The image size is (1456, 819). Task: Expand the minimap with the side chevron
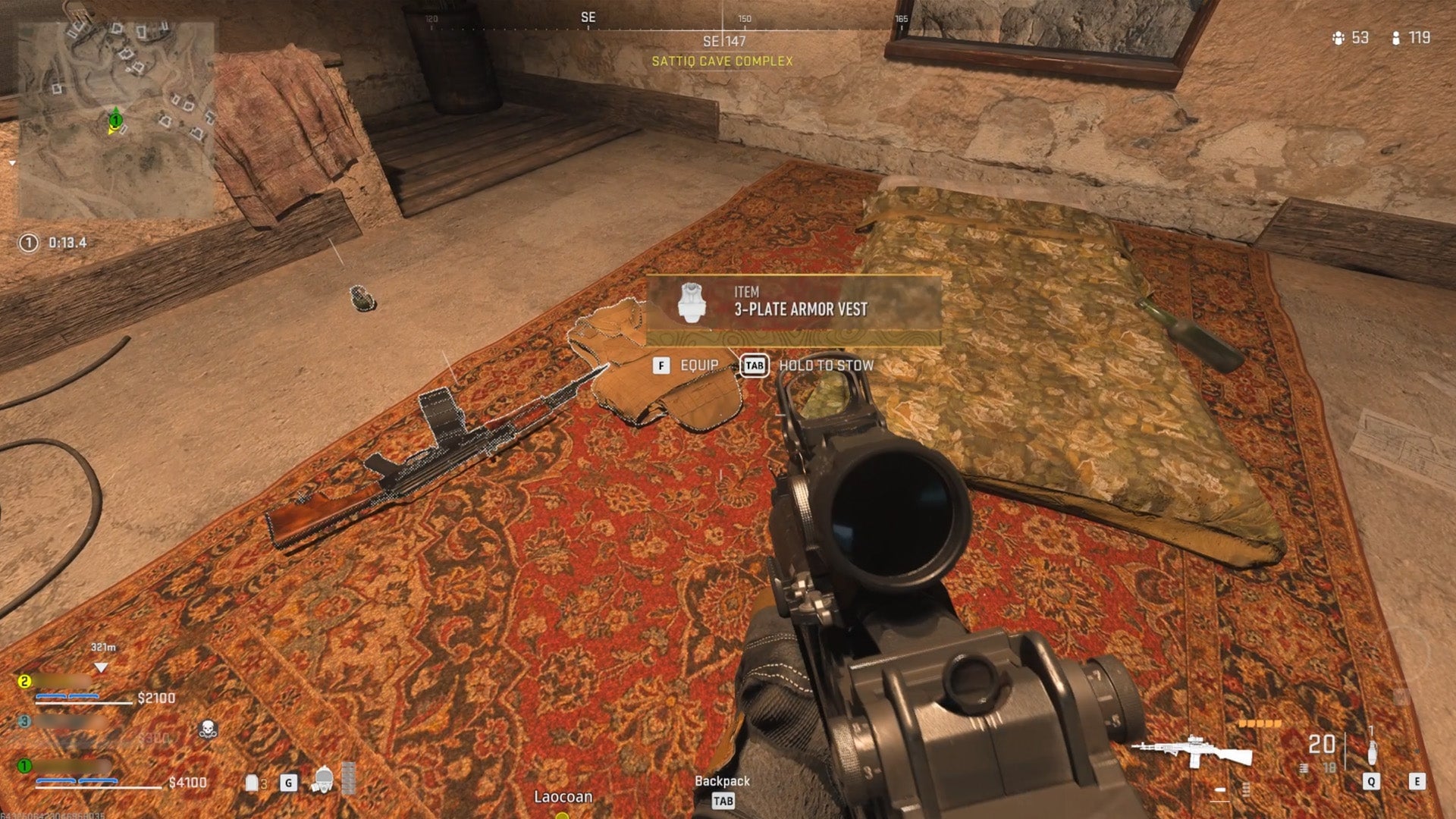coord(14,163)
